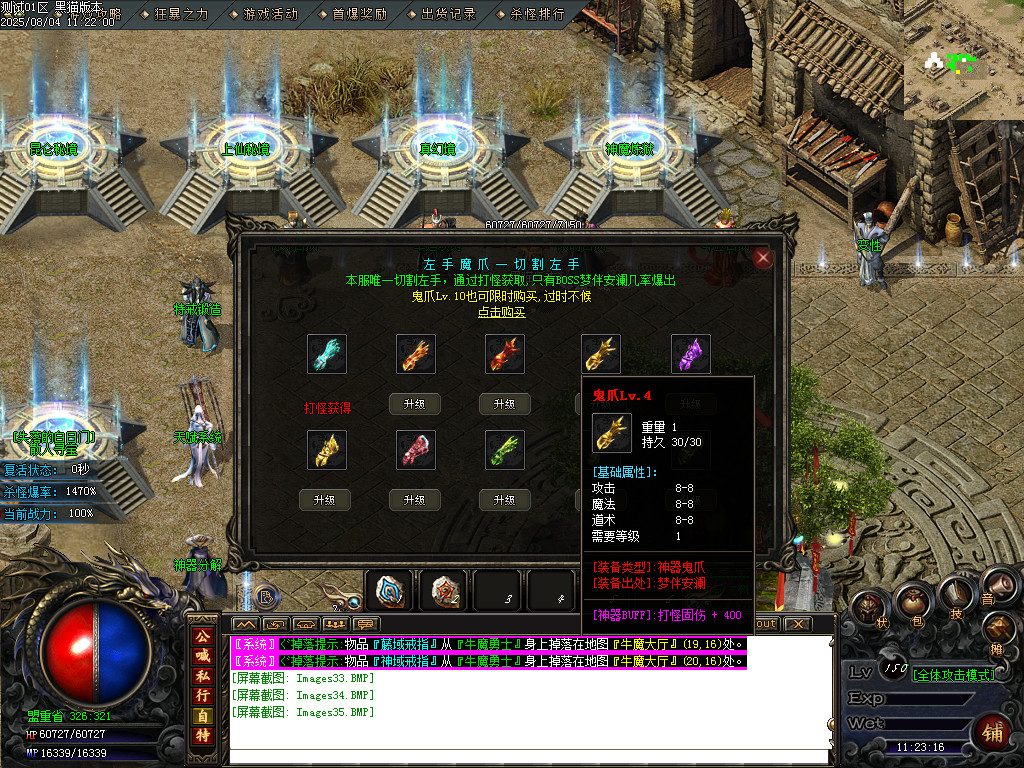The image size is (1024, 768).
Task: Toggle the 全体攻击模式 attack mode label
Action: [952, 675]
